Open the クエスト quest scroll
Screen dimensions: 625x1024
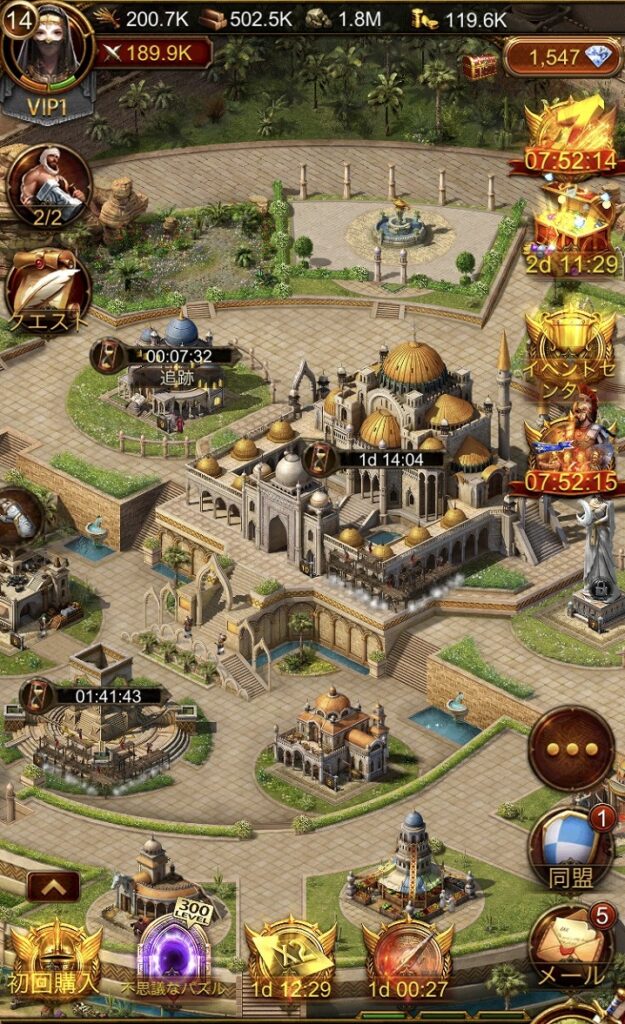click(49, 289)
